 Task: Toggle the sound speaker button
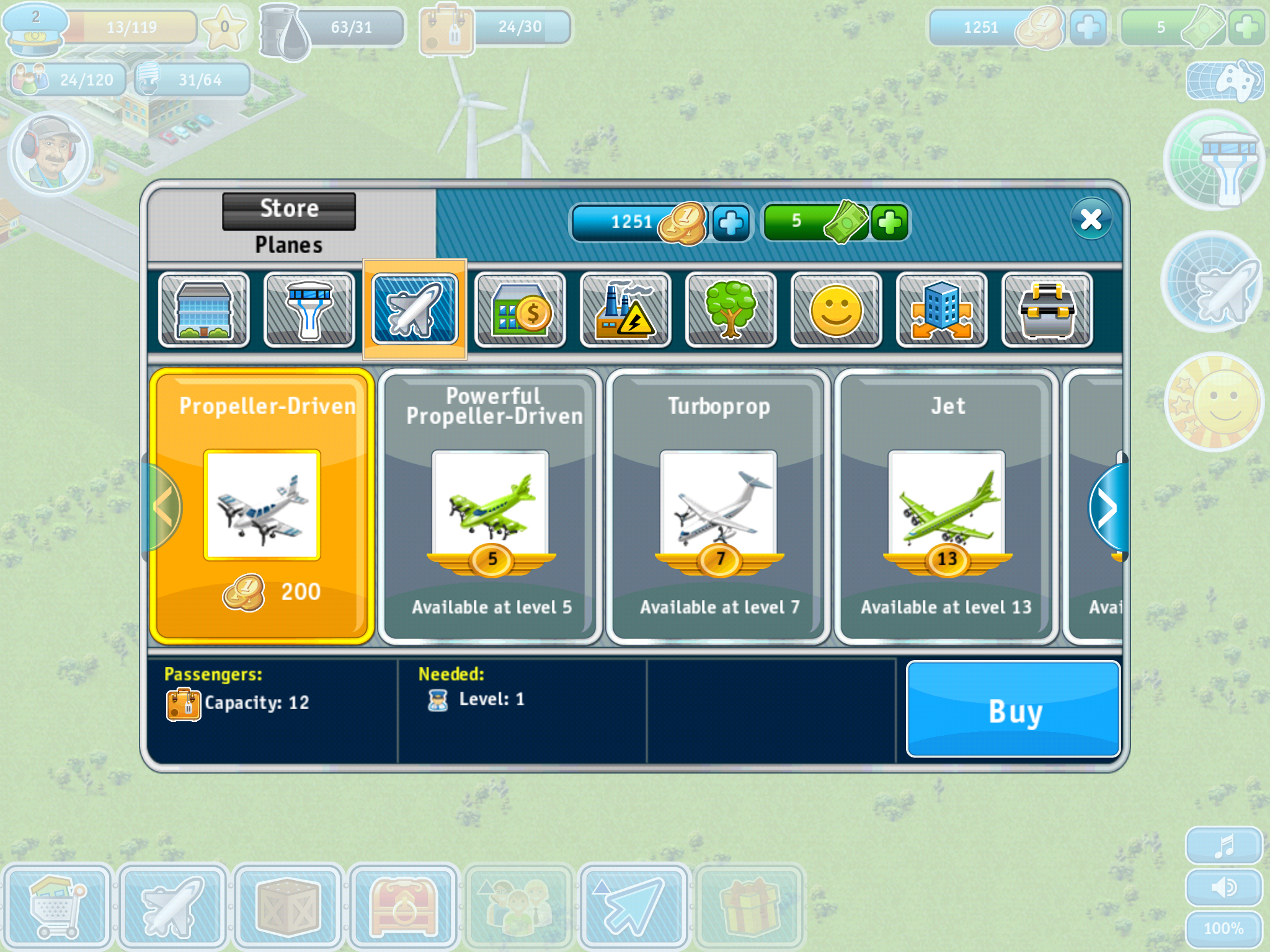click(x=1224, y=888)
